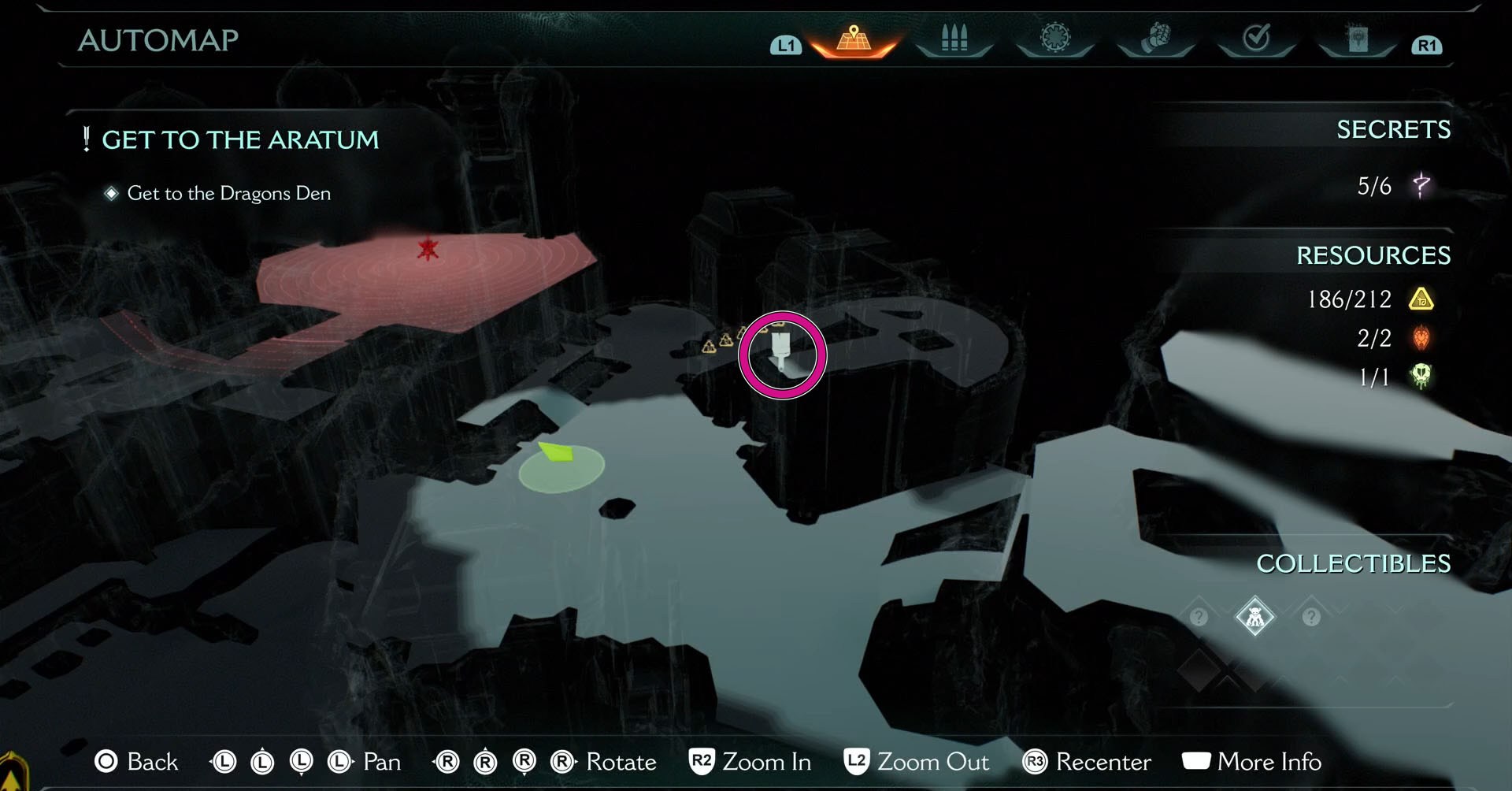Open the checkmark tab

[x=1256, y=38]
